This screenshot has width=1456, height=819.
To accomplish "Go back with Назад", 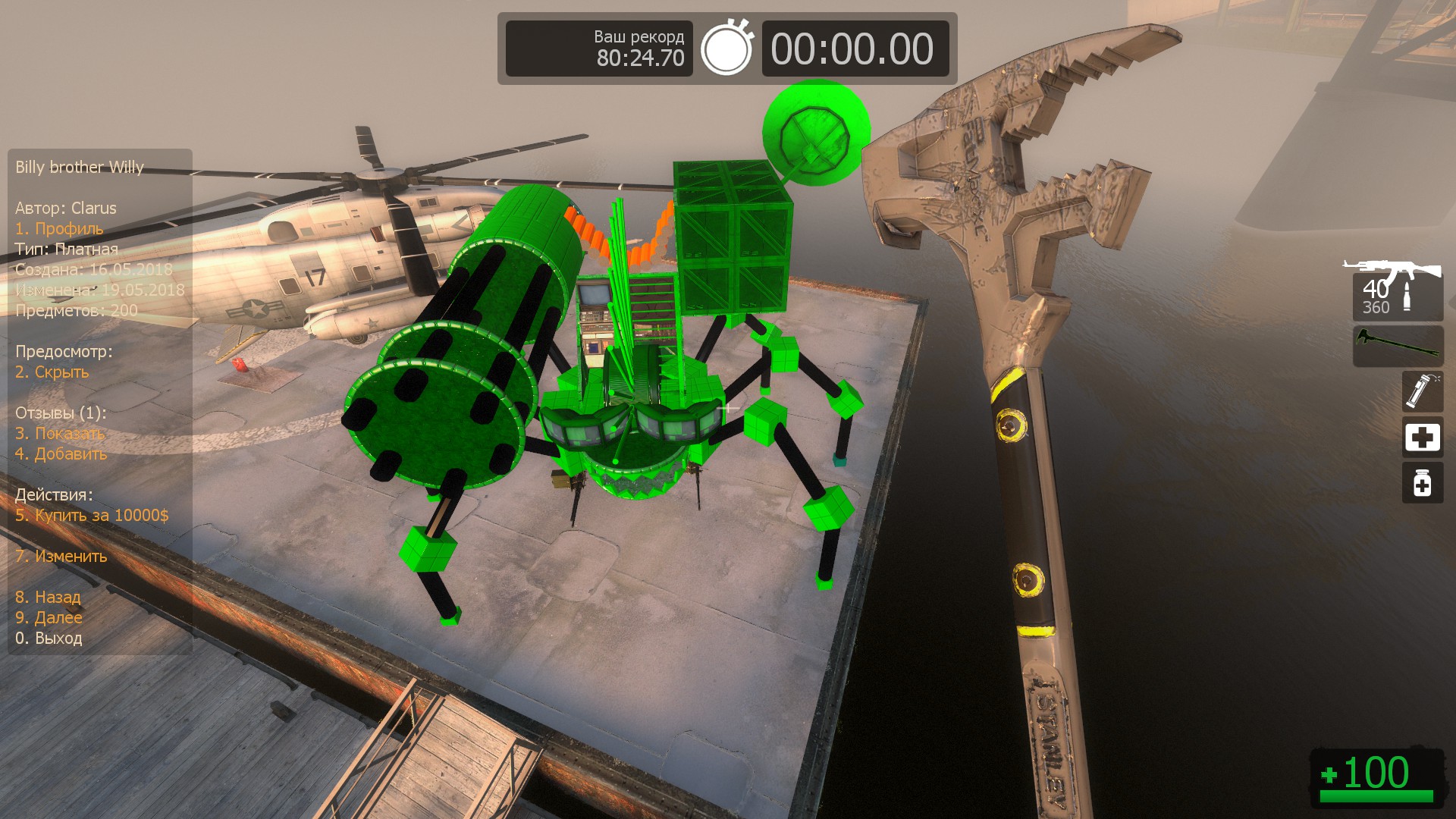I will tap(48, 597).
